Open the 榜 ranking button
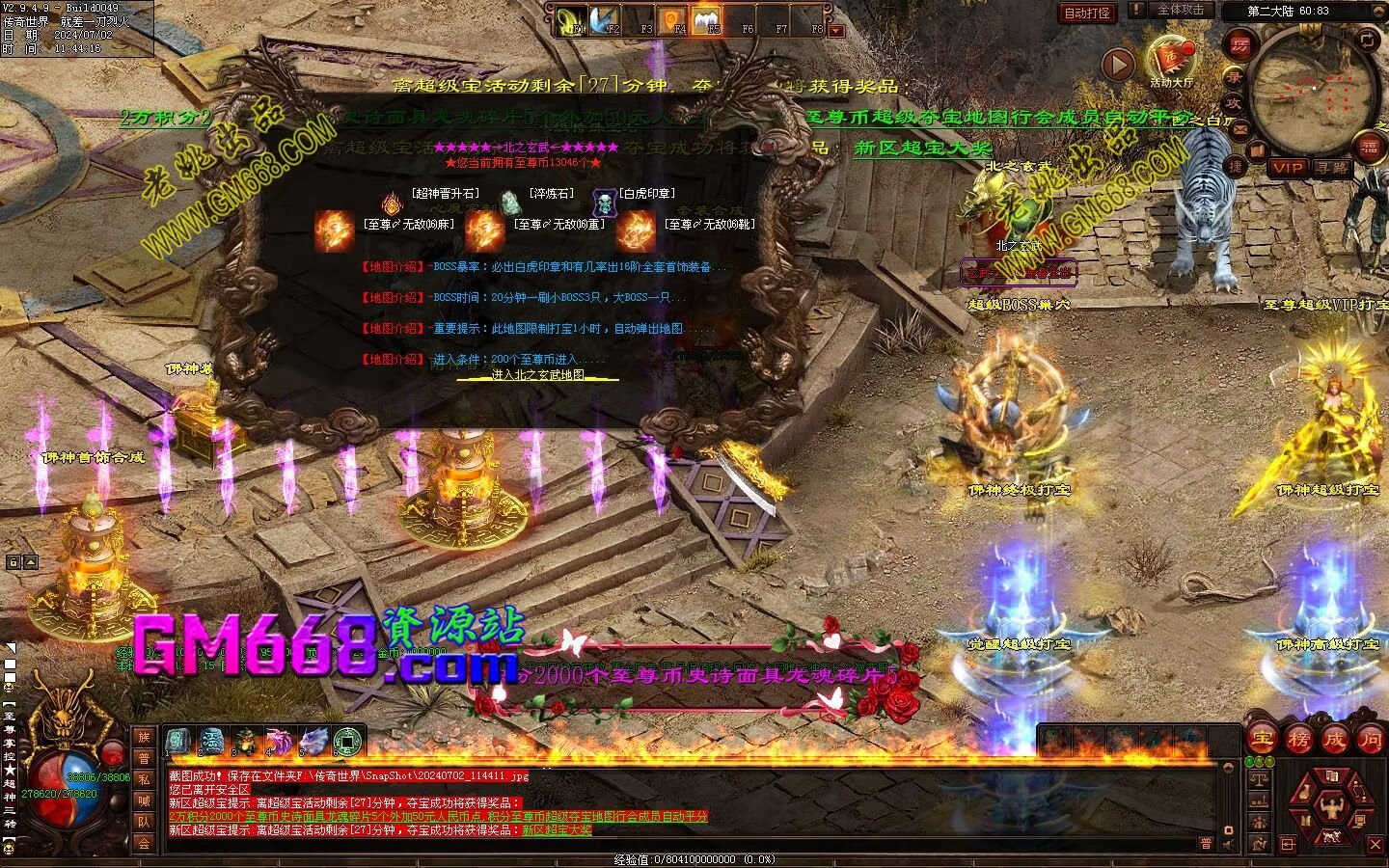 tap(1298, 740)
